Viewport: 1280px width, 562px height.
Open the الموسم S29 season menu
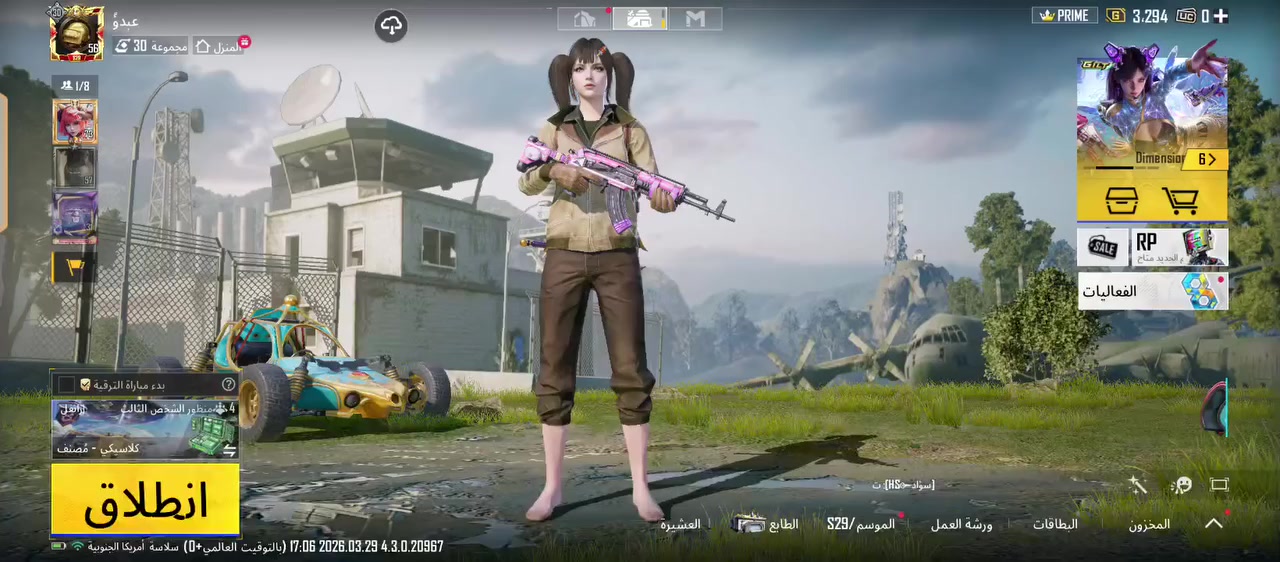pos(861,524)
